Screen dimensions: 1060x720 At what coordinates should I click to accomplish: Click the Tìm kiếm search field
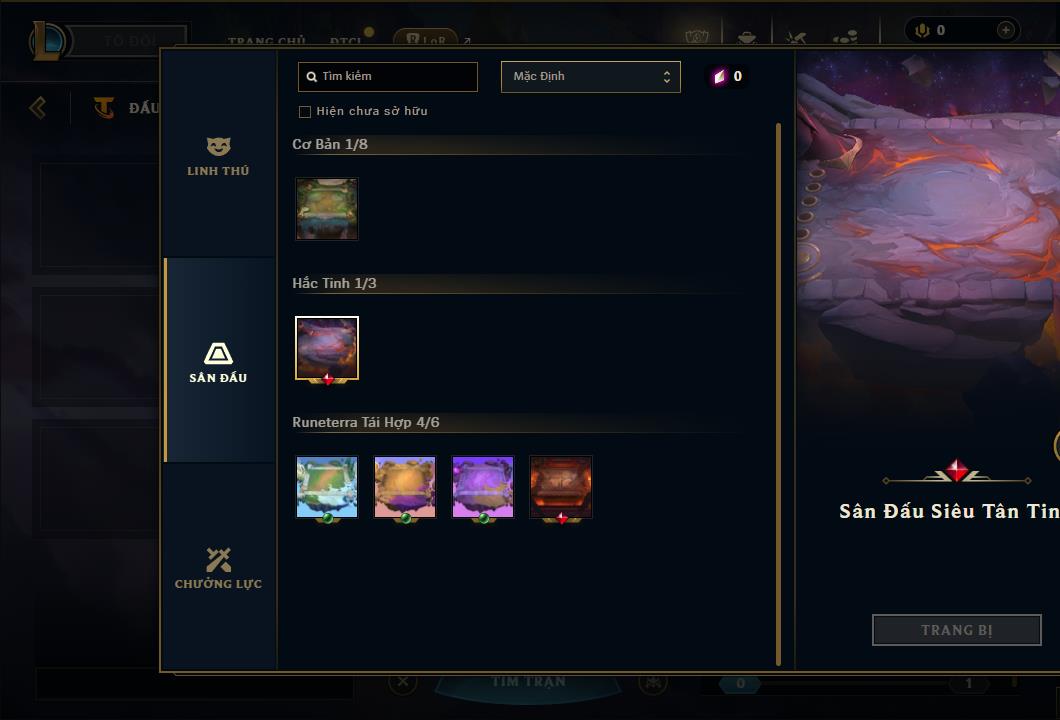tap(388, 77)
